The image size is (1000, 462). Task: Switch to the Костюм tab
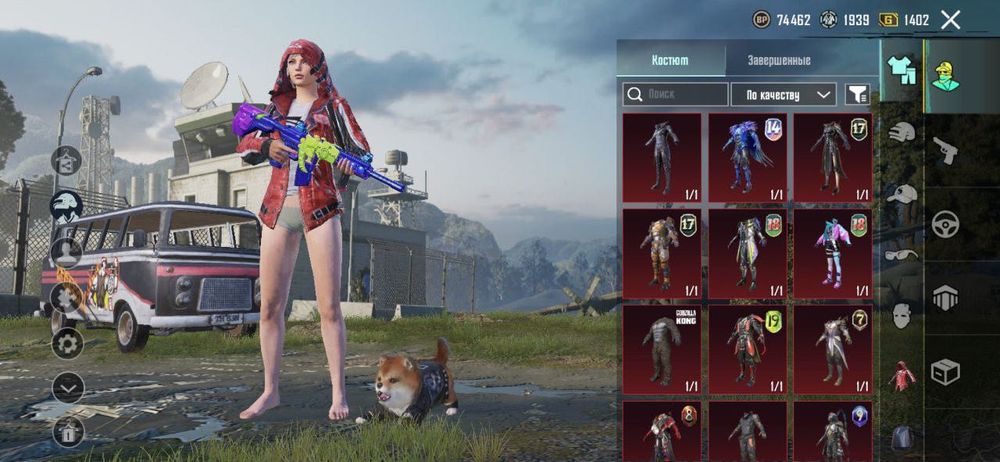tap(670, 60)
